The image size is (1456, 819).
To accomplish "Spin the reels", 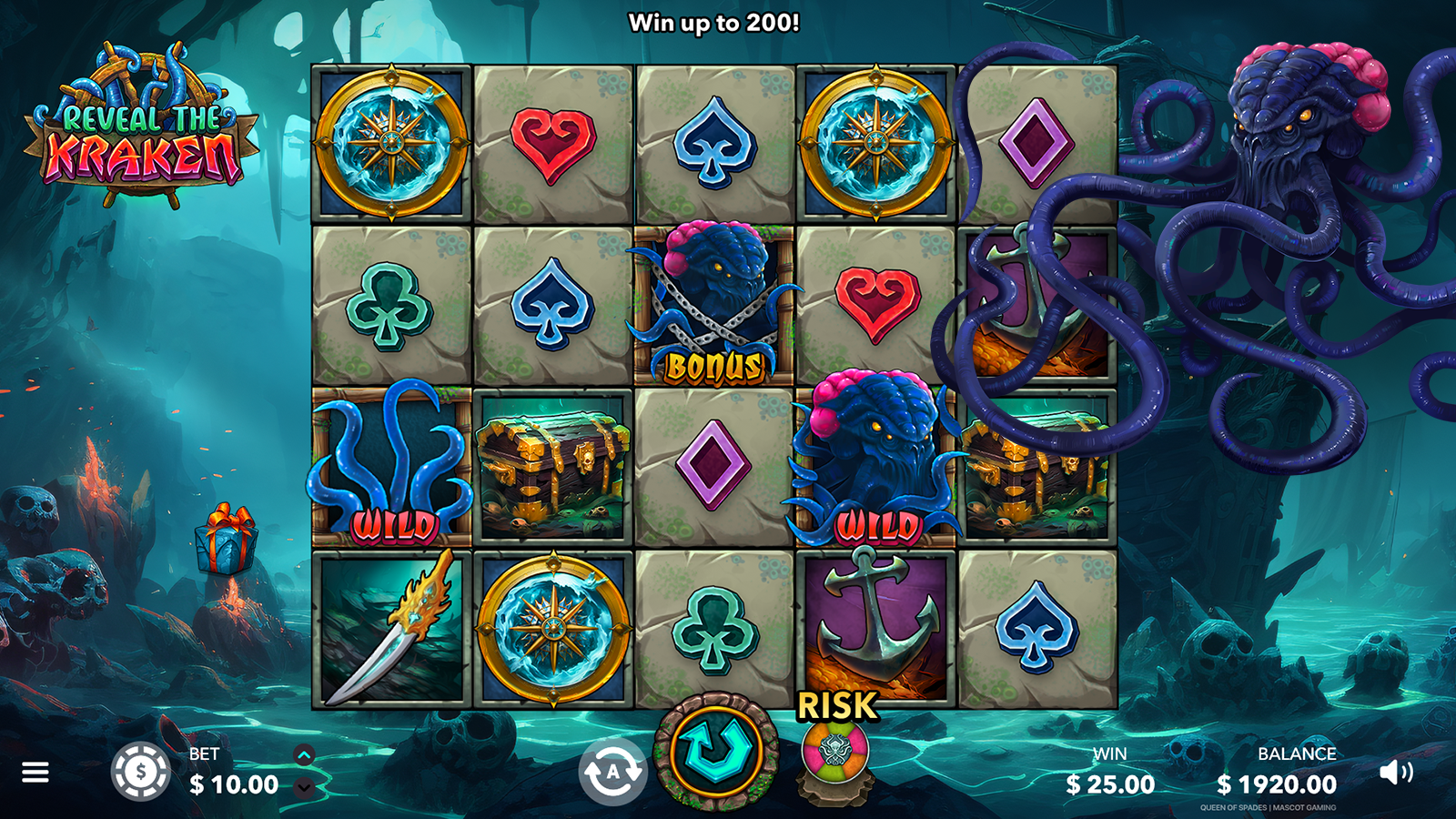I will coord(716,751).
